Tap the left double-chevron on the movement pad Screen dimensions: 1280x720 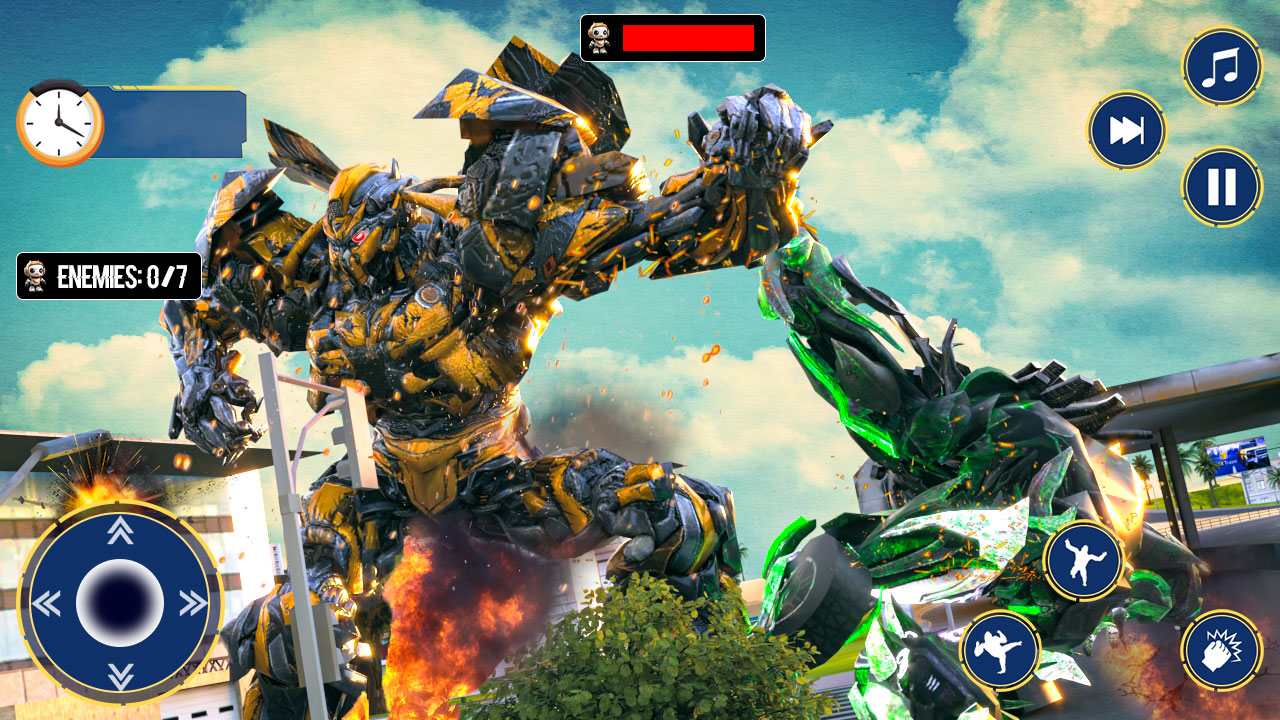coord(47,603)
